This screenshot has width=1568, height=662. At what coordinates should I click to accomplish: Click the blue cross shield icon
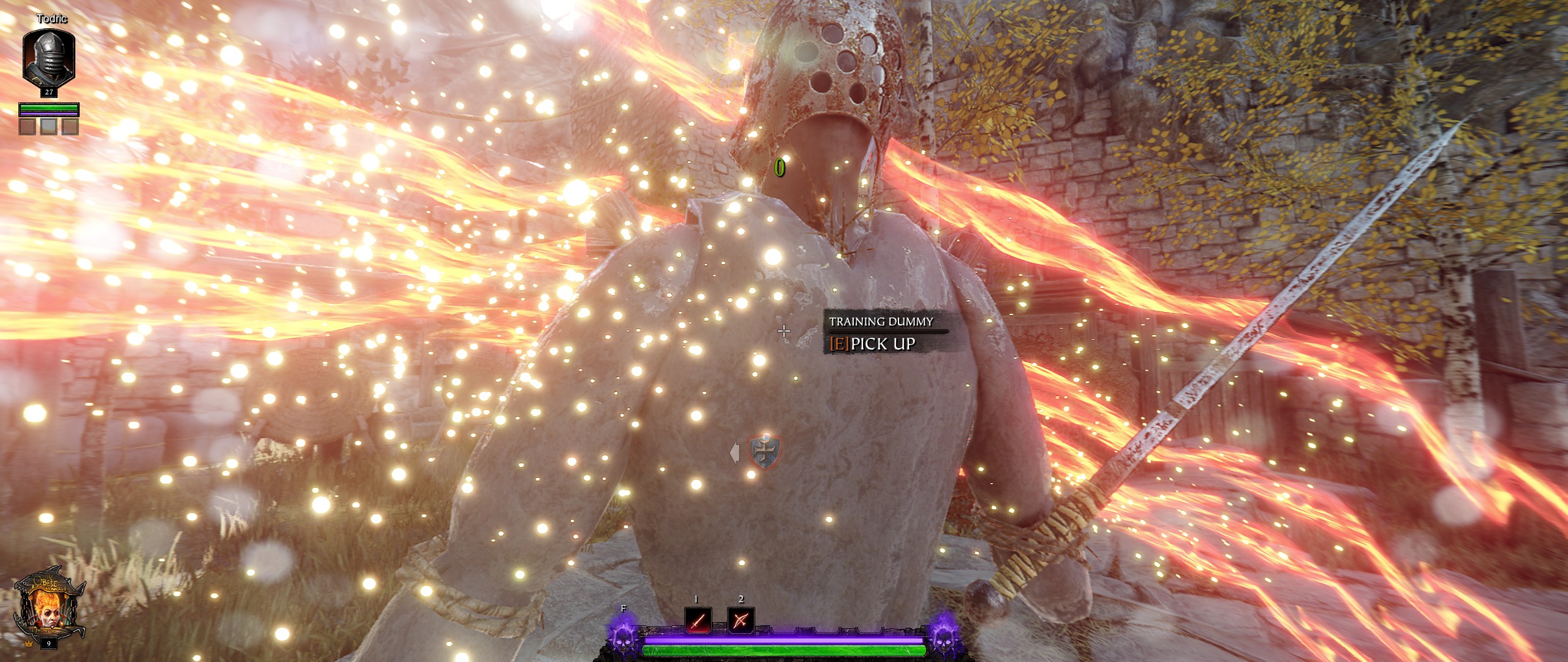(x=765, y=452)
